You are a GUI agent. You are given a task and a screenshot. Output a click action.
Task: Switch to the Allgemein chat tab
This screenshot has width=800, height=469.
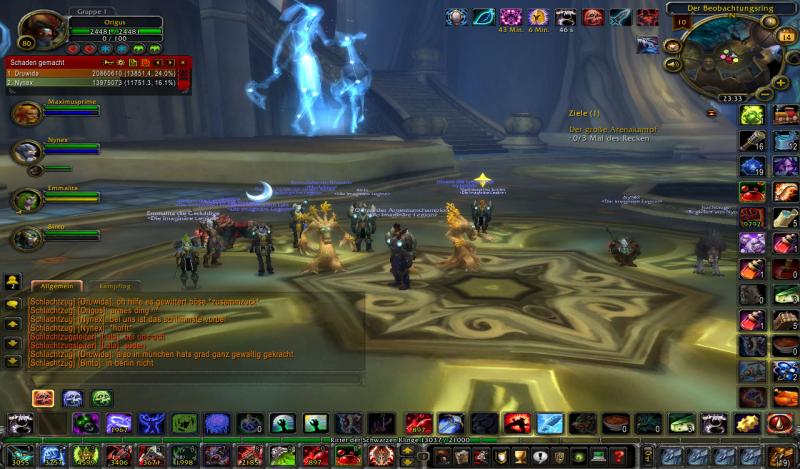pos(56,286)
